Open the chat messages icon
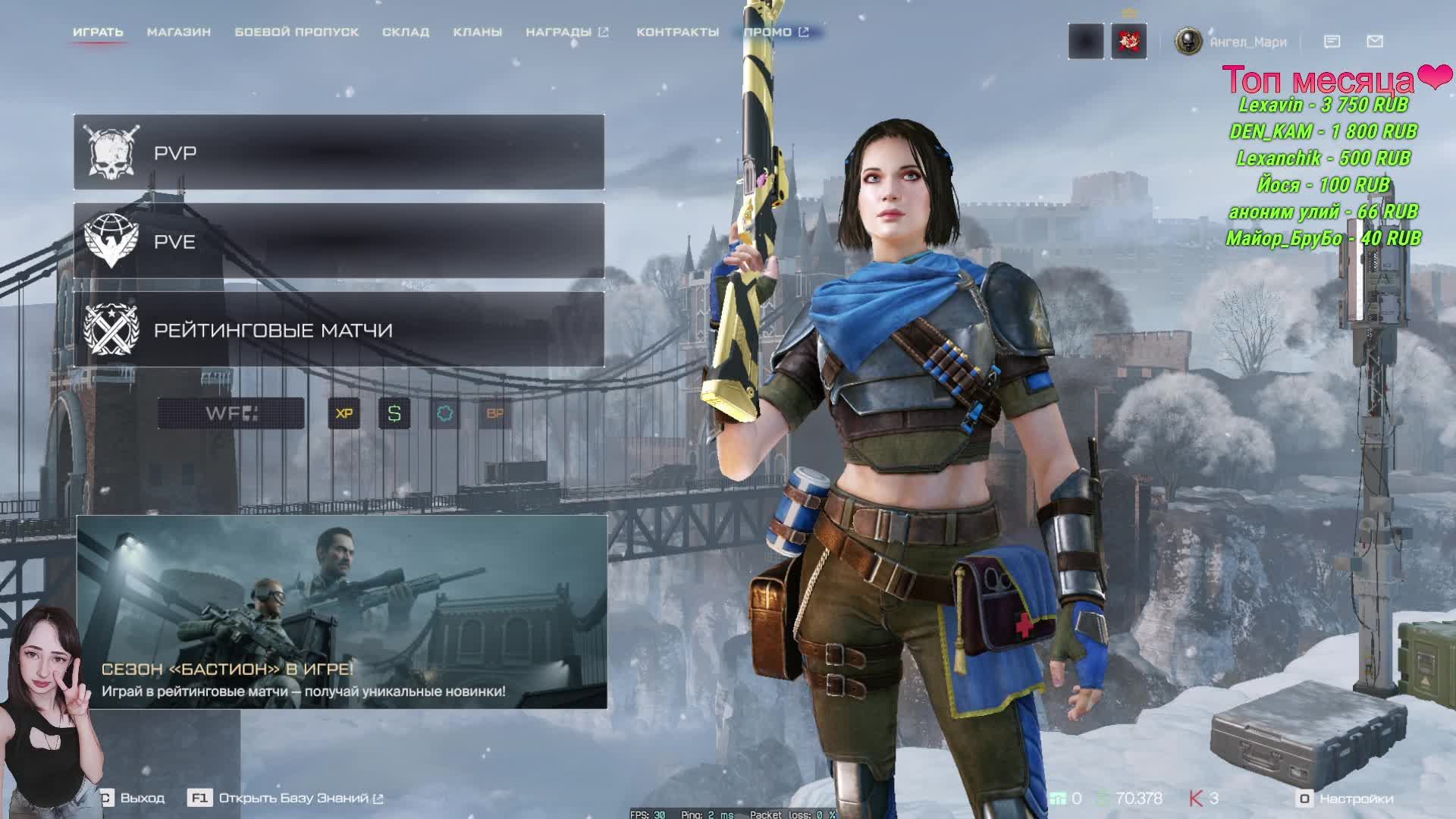The width and height of the screenshot is (1456, 819). 1332,42
